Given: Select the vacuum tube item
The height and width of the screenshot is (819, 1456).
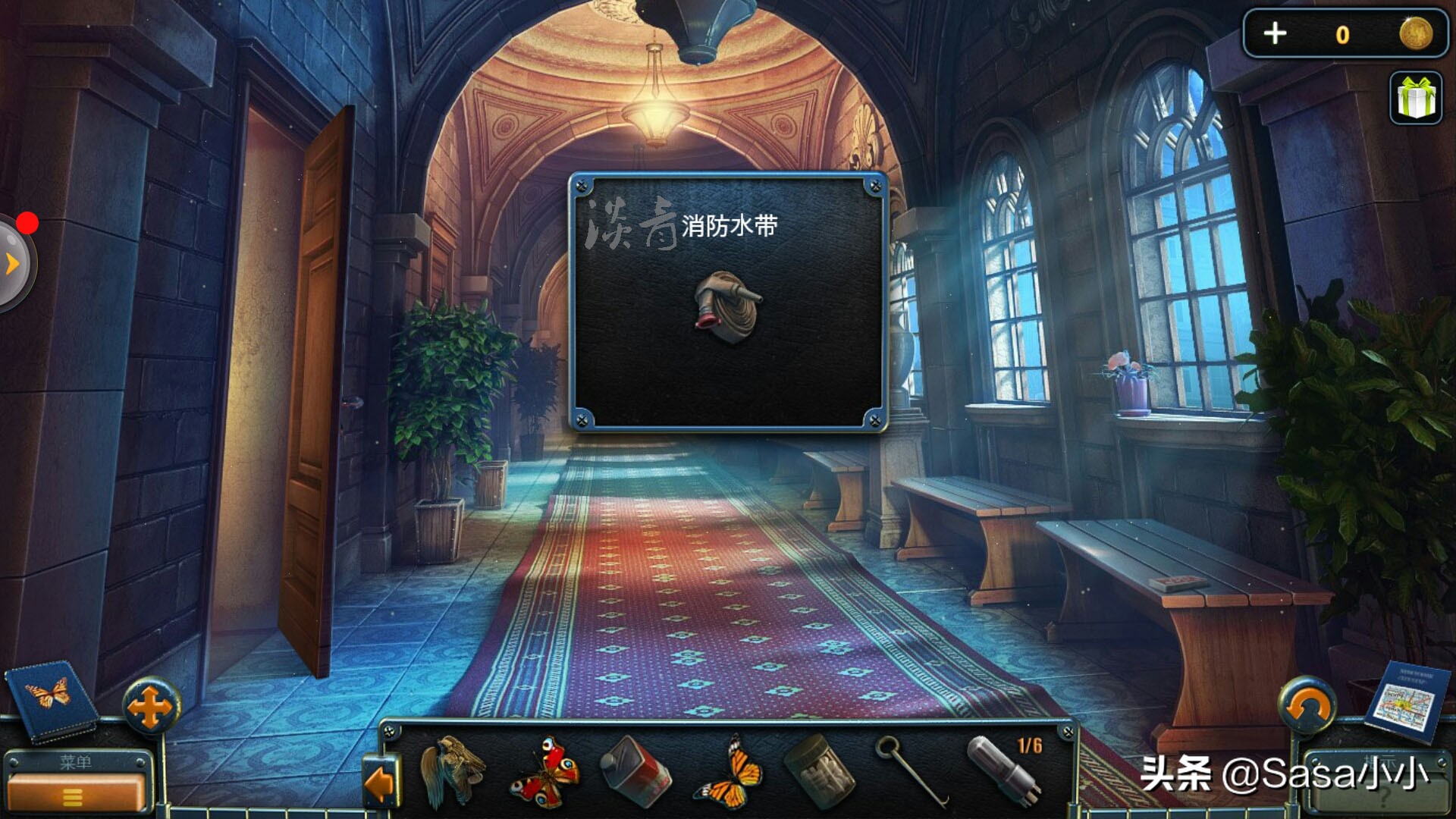Looking at the screenshot, I should point(1004,770).
